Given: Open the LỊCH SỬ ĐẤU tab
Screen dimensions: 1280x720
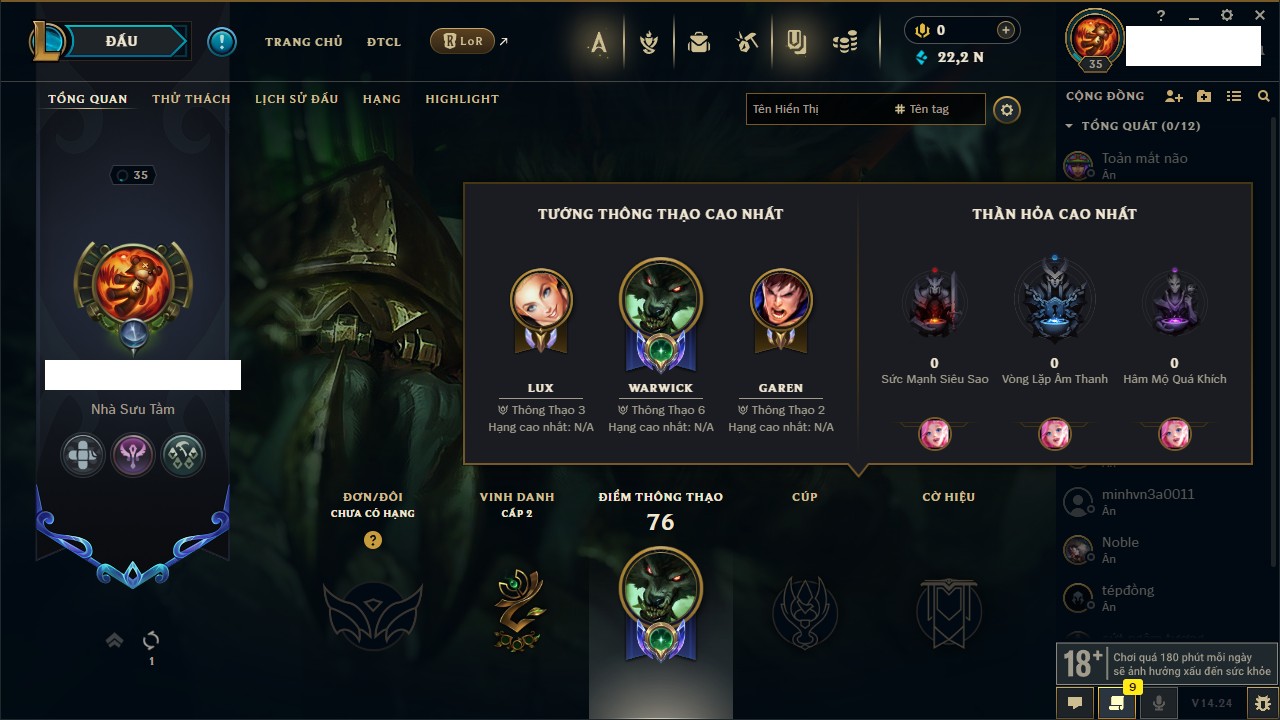Looking at the screenshot, I should click(296, 99).
